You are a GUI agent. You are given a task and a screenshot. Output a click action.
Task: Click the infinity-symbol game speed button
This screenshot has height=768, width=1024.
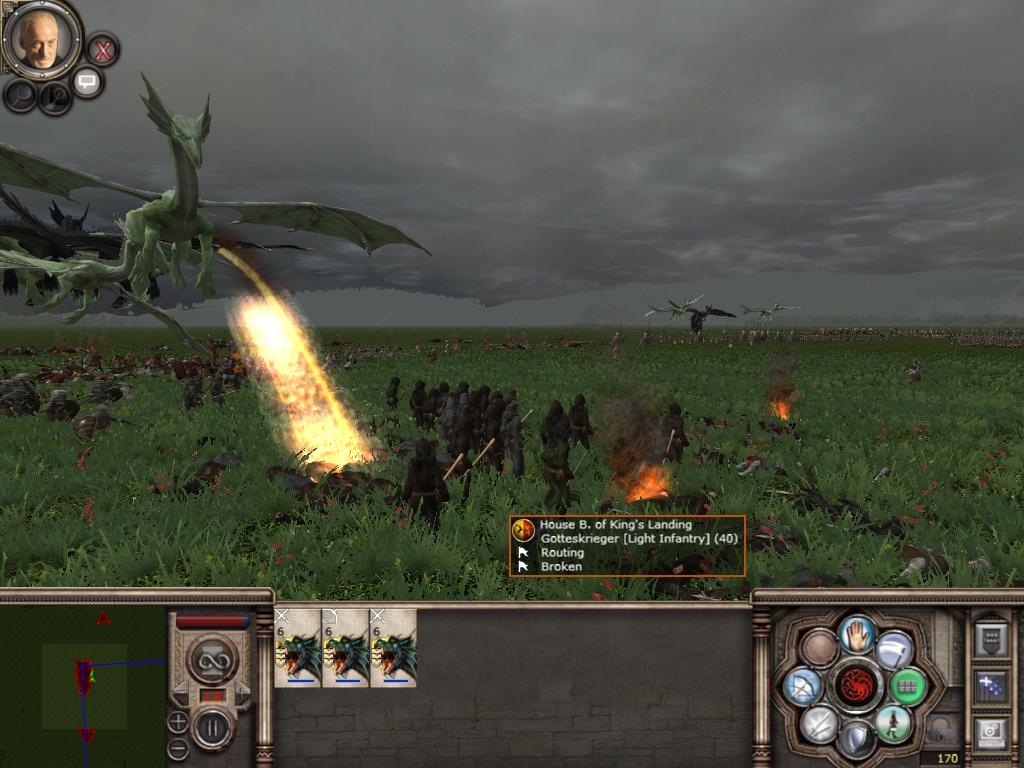click(x=212, y=658)
